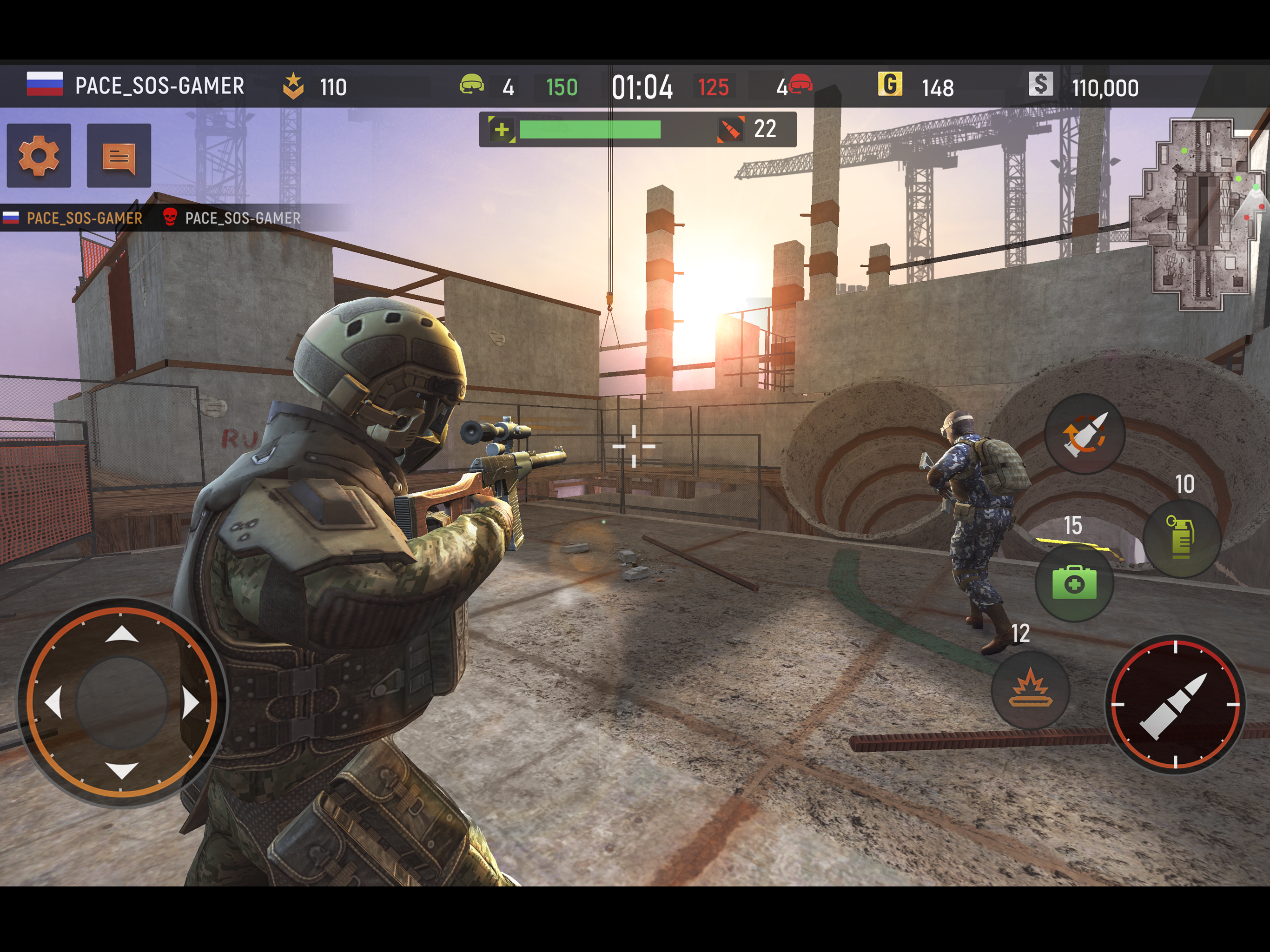Fire weapon with the large bullet button
The image size is (1270, 952).
pyautogui.click(x=1175, y=705)
